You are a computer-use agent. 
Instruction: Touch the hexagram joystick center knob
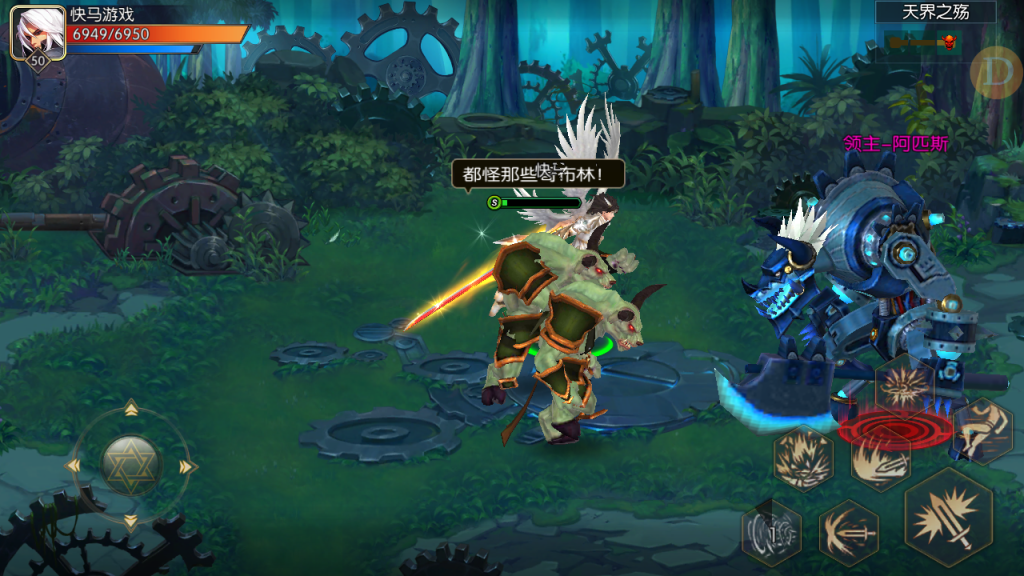point(130,465)
